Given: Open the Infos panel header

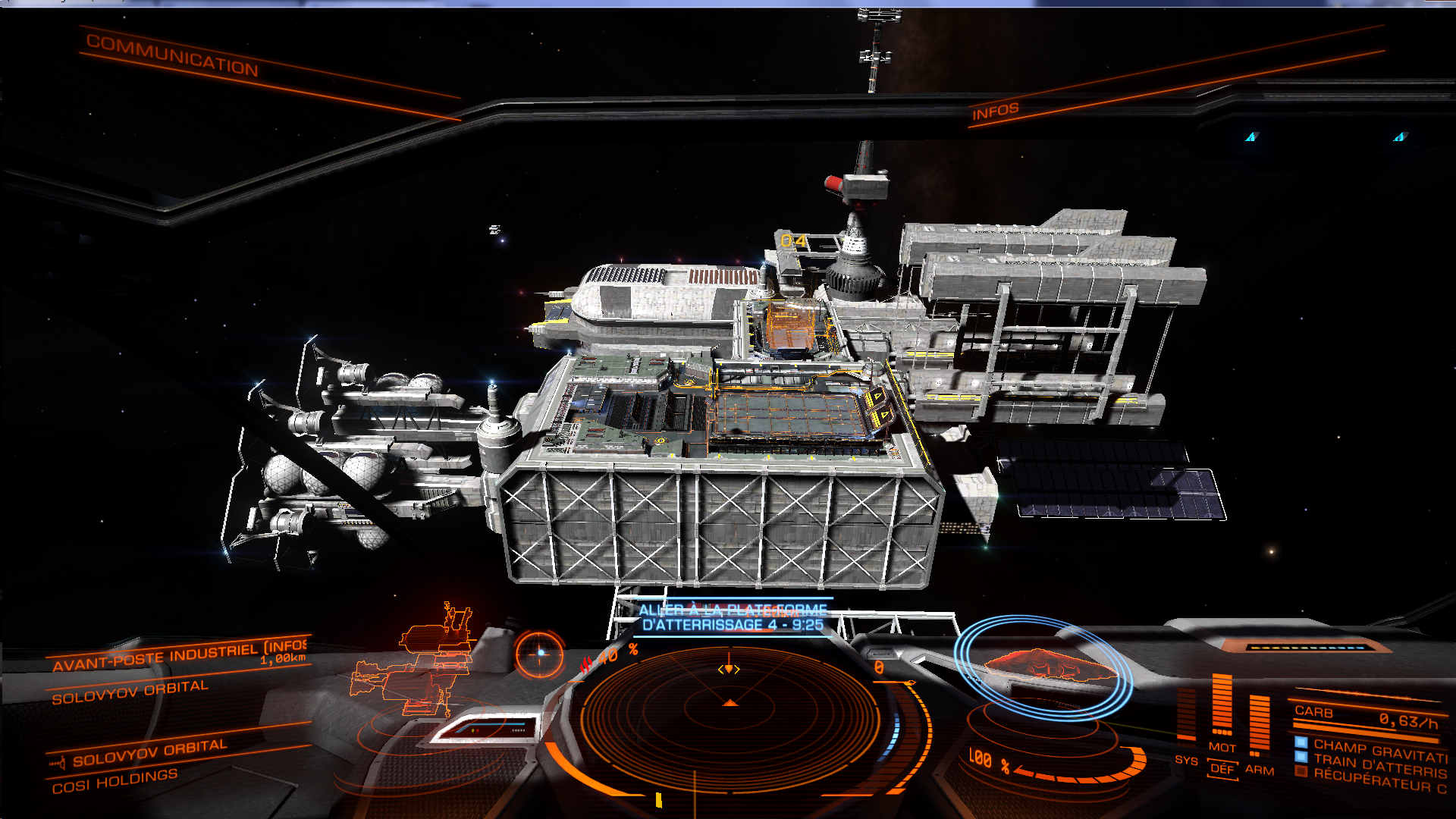Looking at the screenshot, I should tap(995, 111).
